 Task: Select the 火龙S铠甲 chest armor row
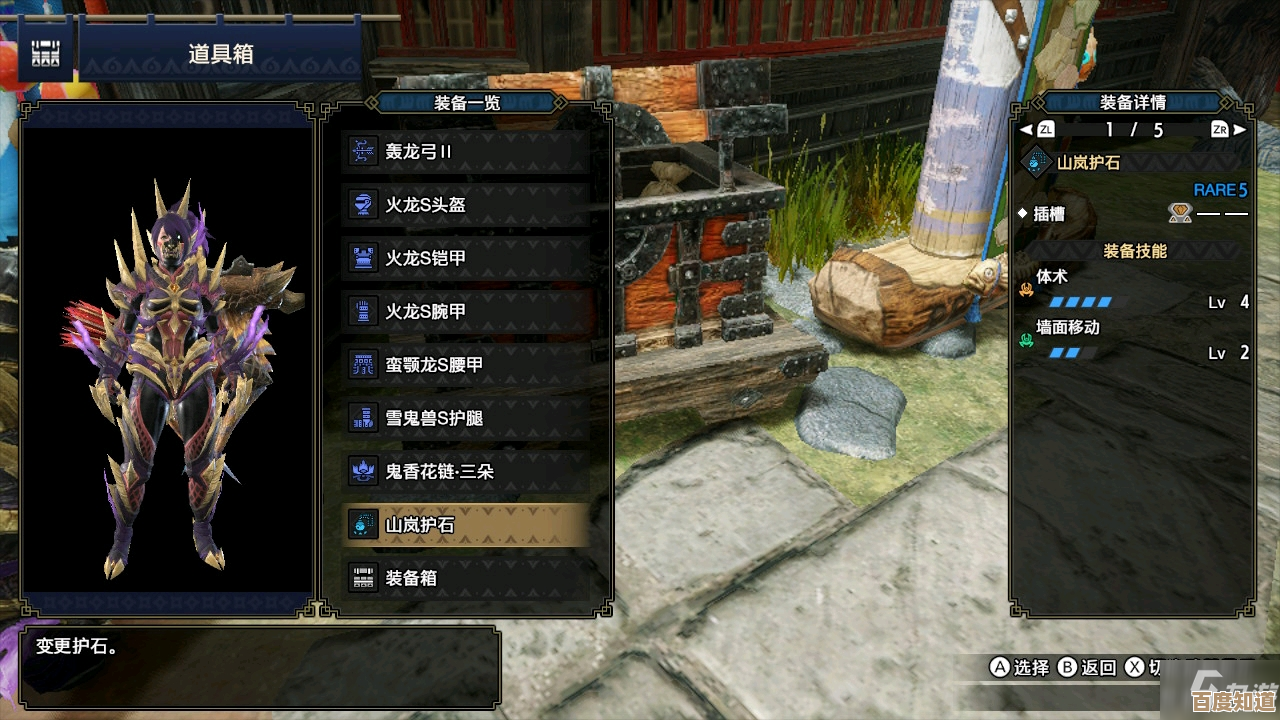tap(466, 258)
